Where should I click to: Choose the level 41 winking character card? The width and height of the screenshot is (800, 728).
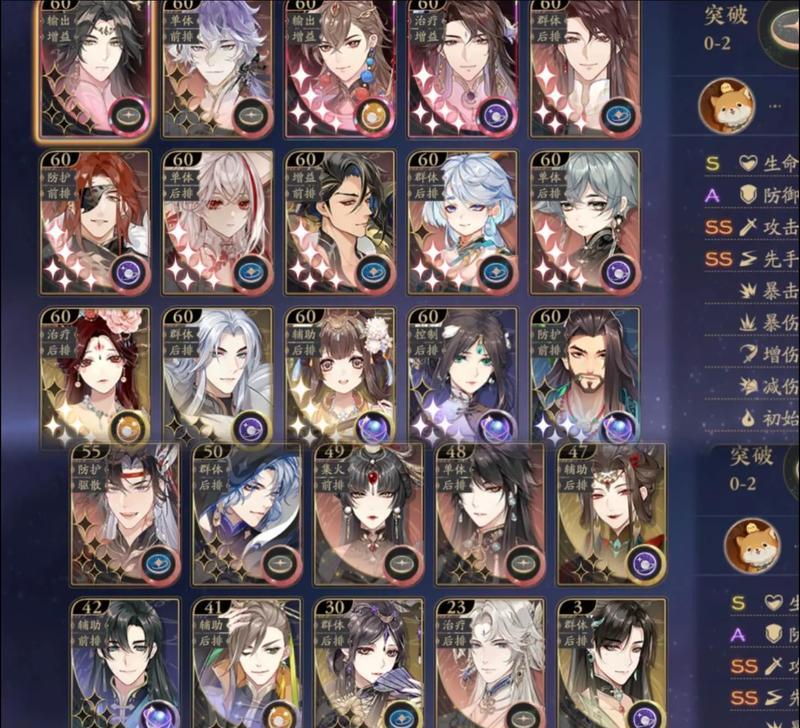(247, 665)
